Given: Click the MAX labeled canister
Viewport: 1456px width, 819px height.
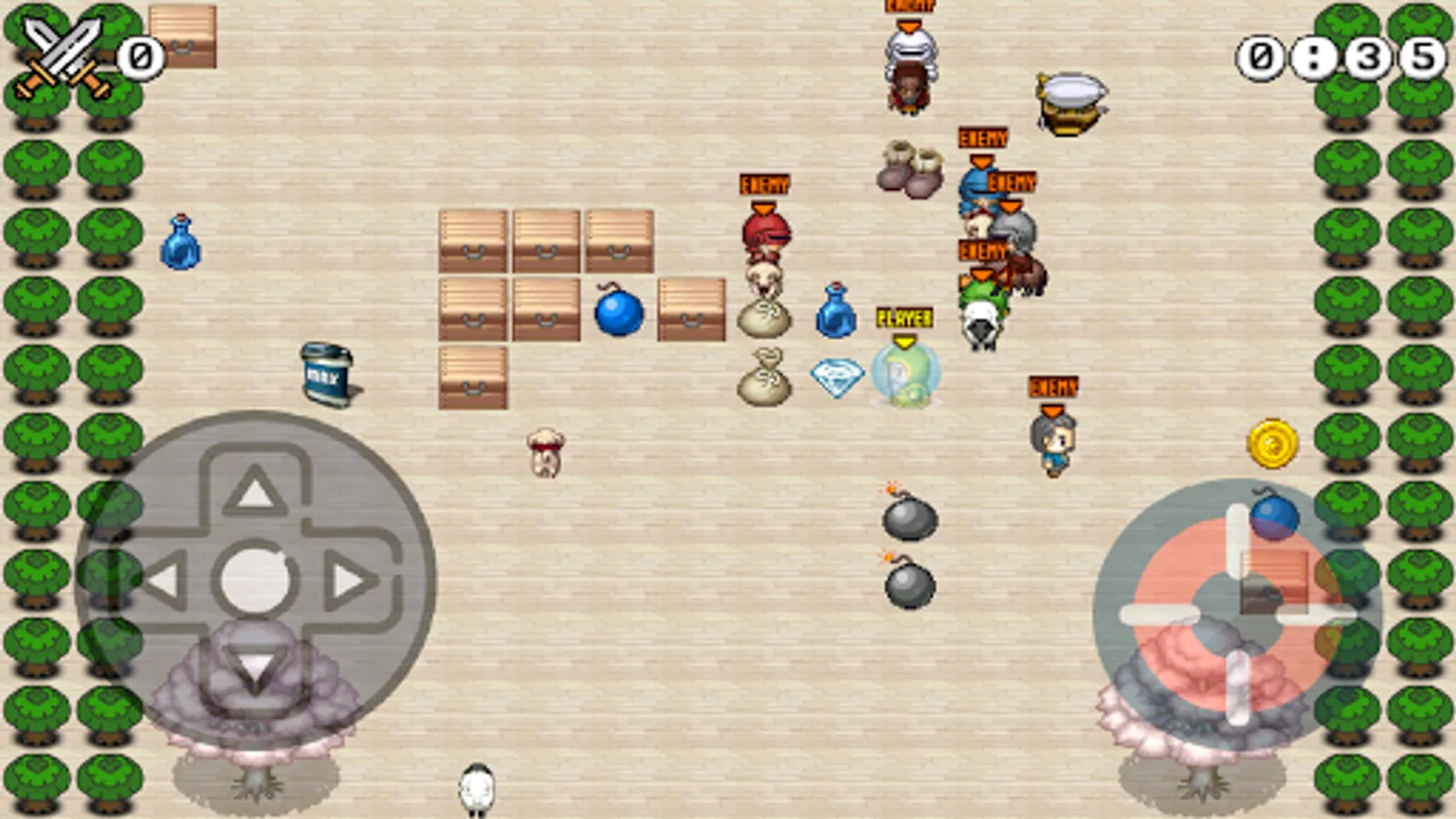Looking at the screenshot, I should [x=325, y=373].
